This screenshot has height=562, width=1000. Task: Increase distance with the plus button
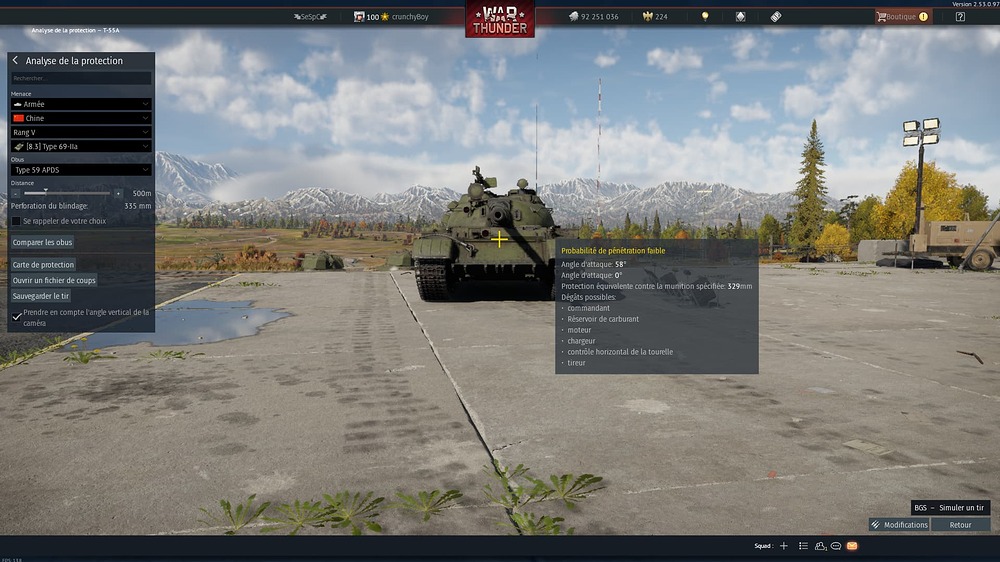pyautogui.click(x=118, y=193)
